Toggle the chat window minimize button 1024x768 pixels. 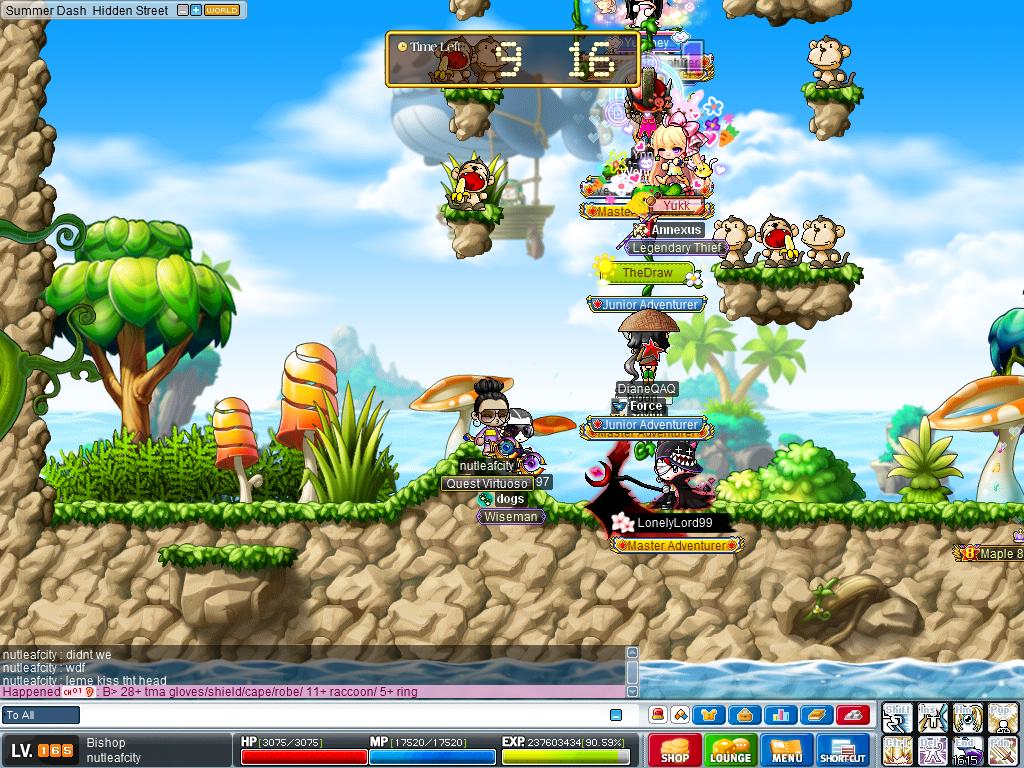click(x=616, y=715)
